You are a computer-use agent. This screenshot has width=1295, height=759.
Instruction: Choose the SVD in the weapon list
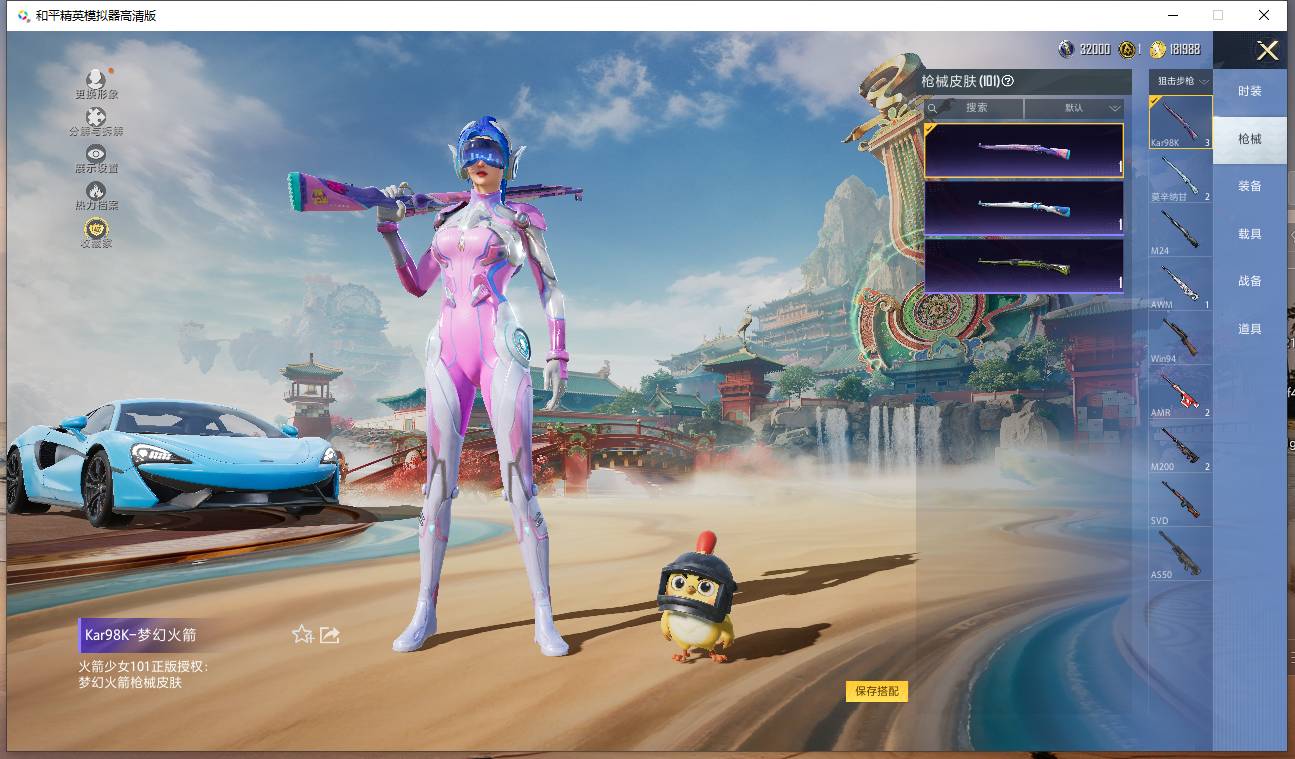[x=1180, y=499]
